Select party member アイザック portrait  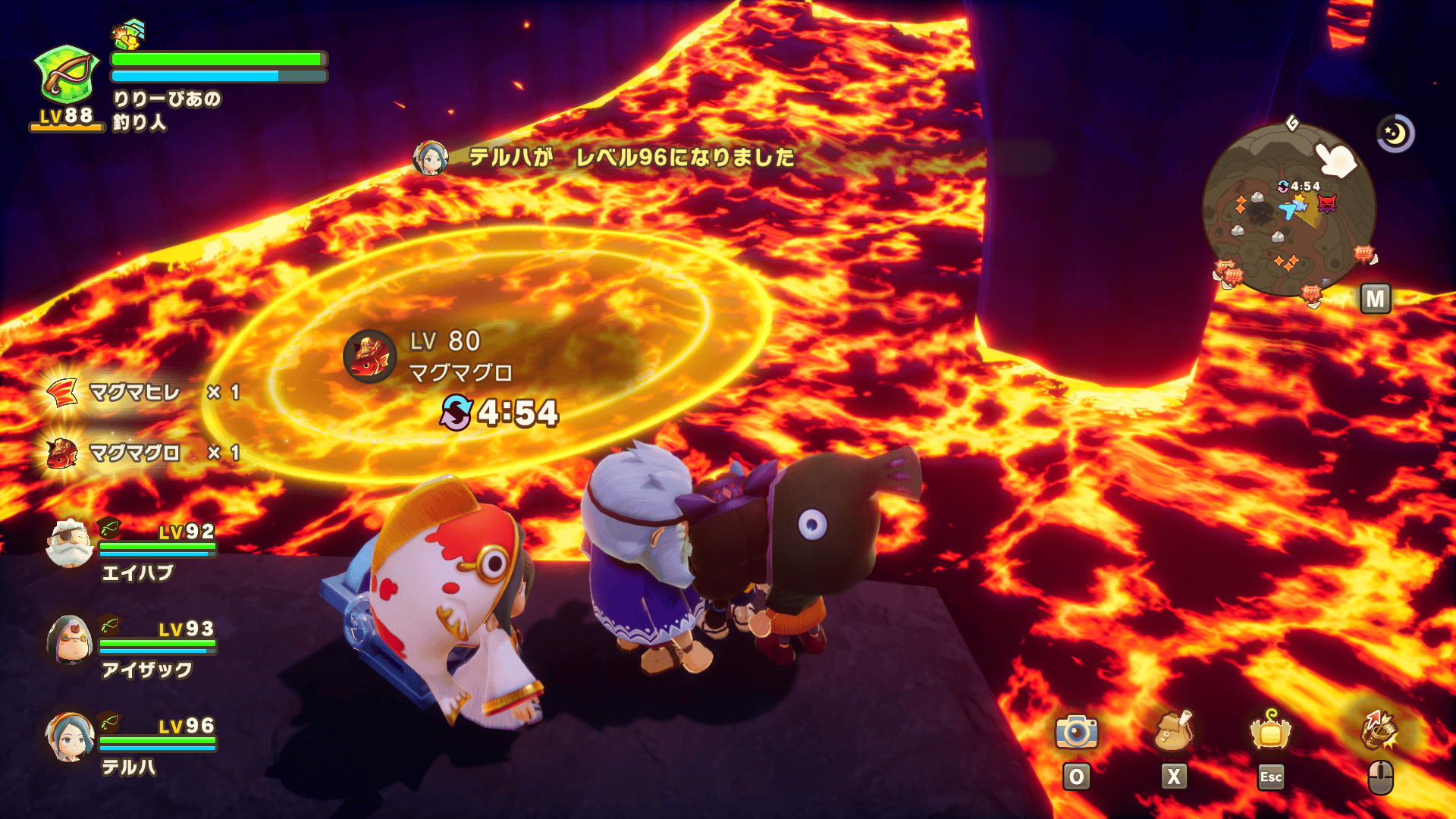tap(69, 640)
